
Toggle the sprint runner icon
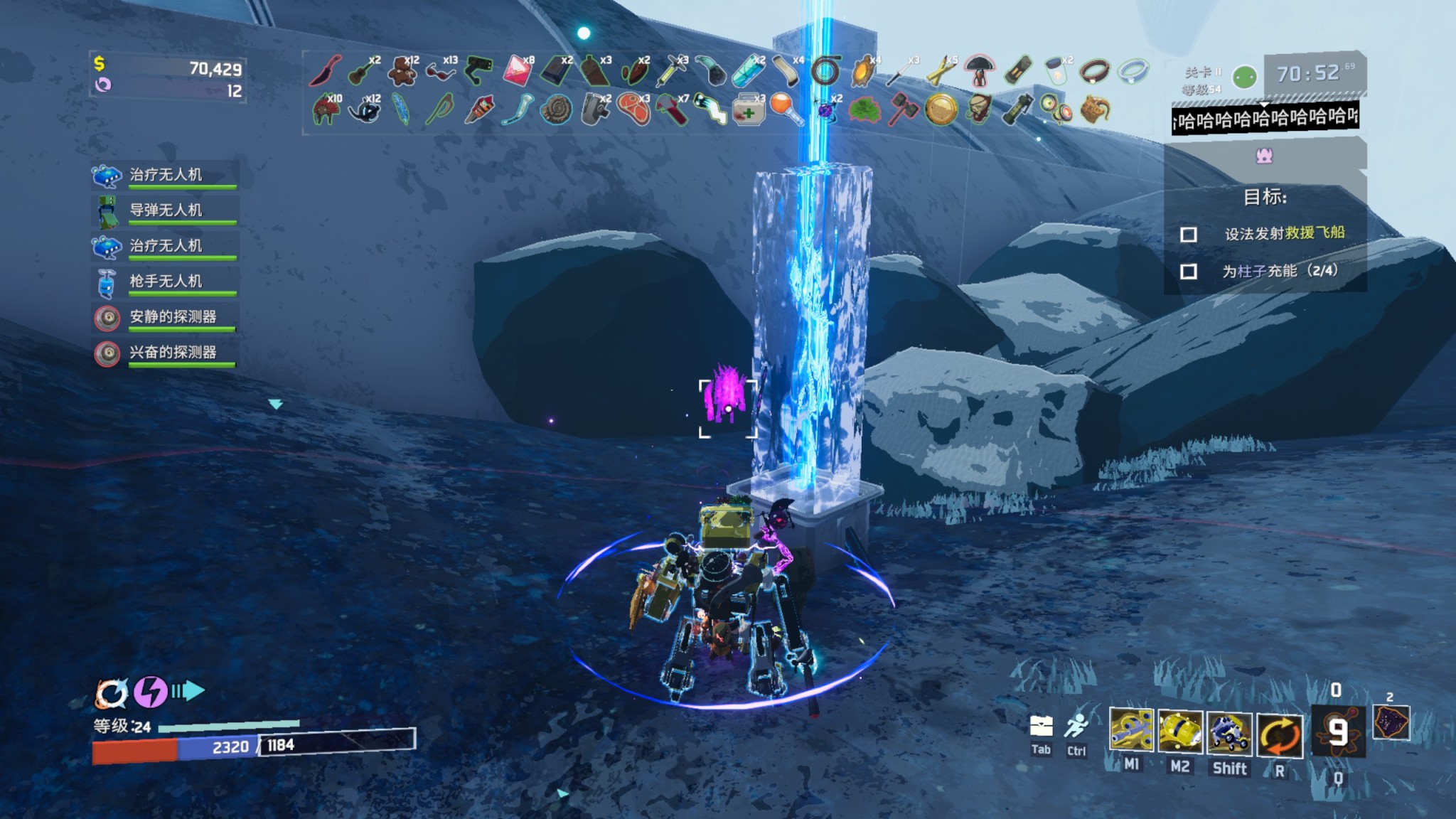point(1076,726)
